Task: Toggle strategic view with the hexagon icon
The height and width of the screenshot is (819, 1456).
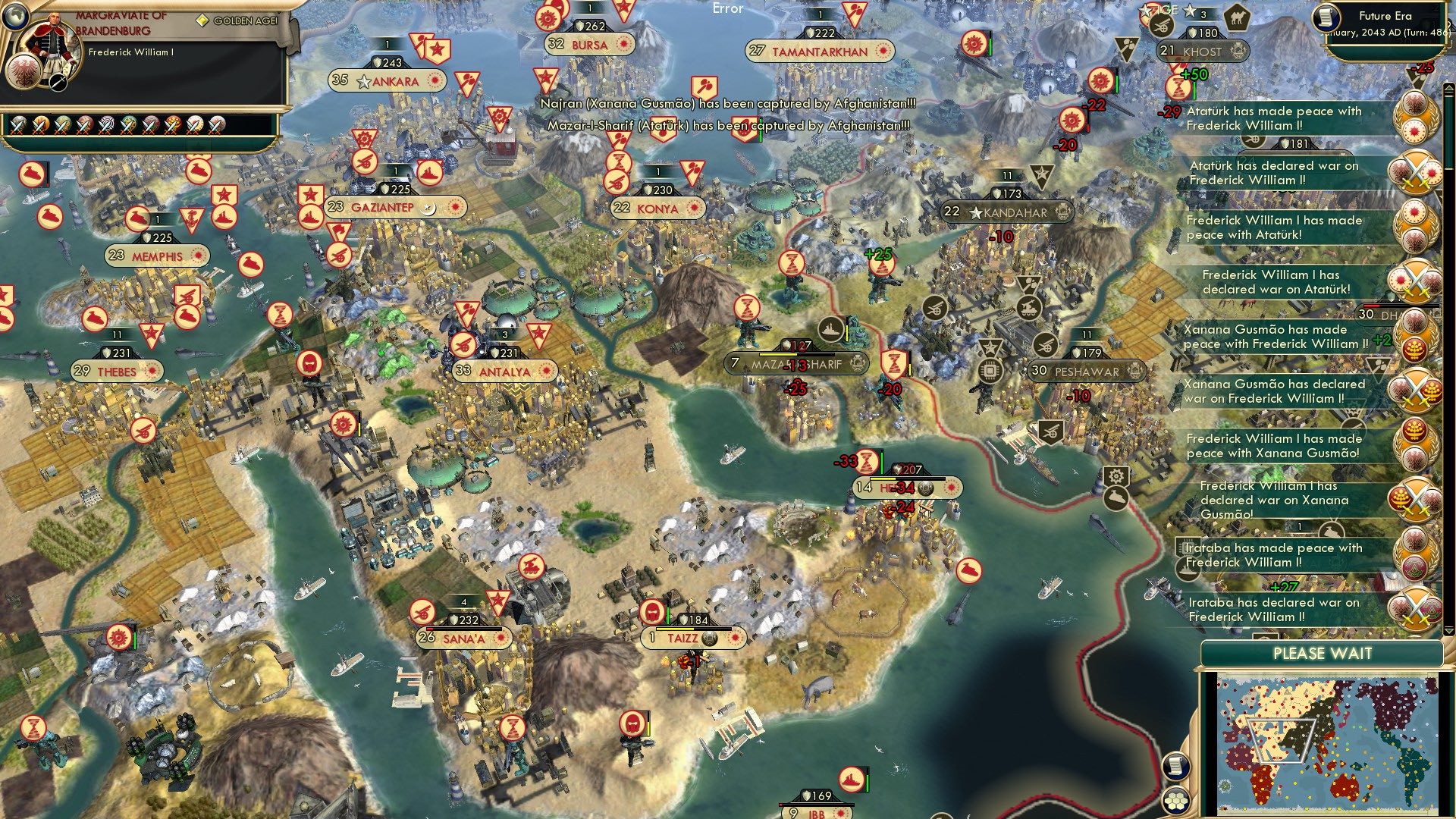Action: (1176, 802)
